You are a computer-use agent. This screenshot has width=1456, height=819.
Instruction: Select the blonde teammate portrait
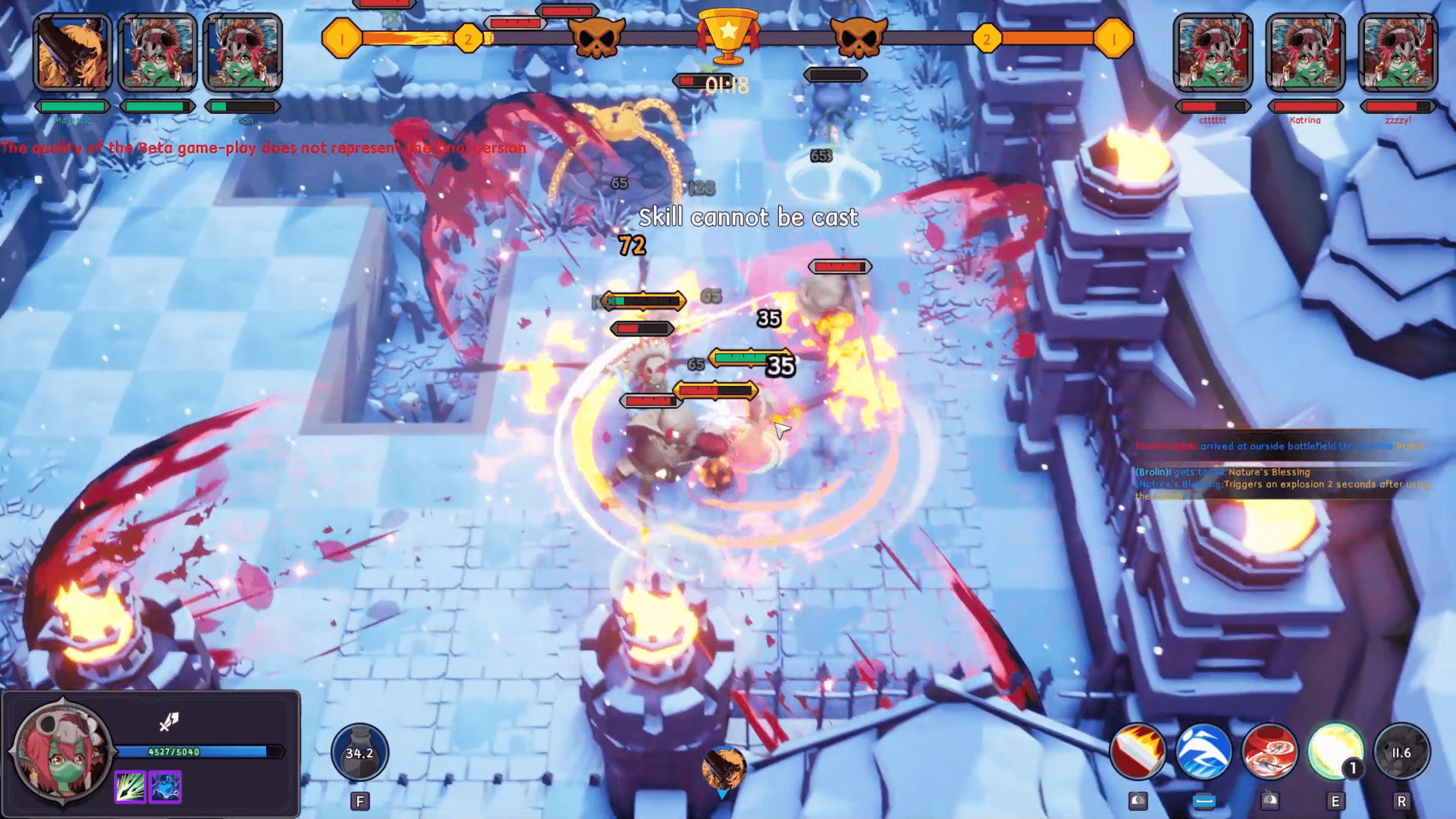[72, 52]
